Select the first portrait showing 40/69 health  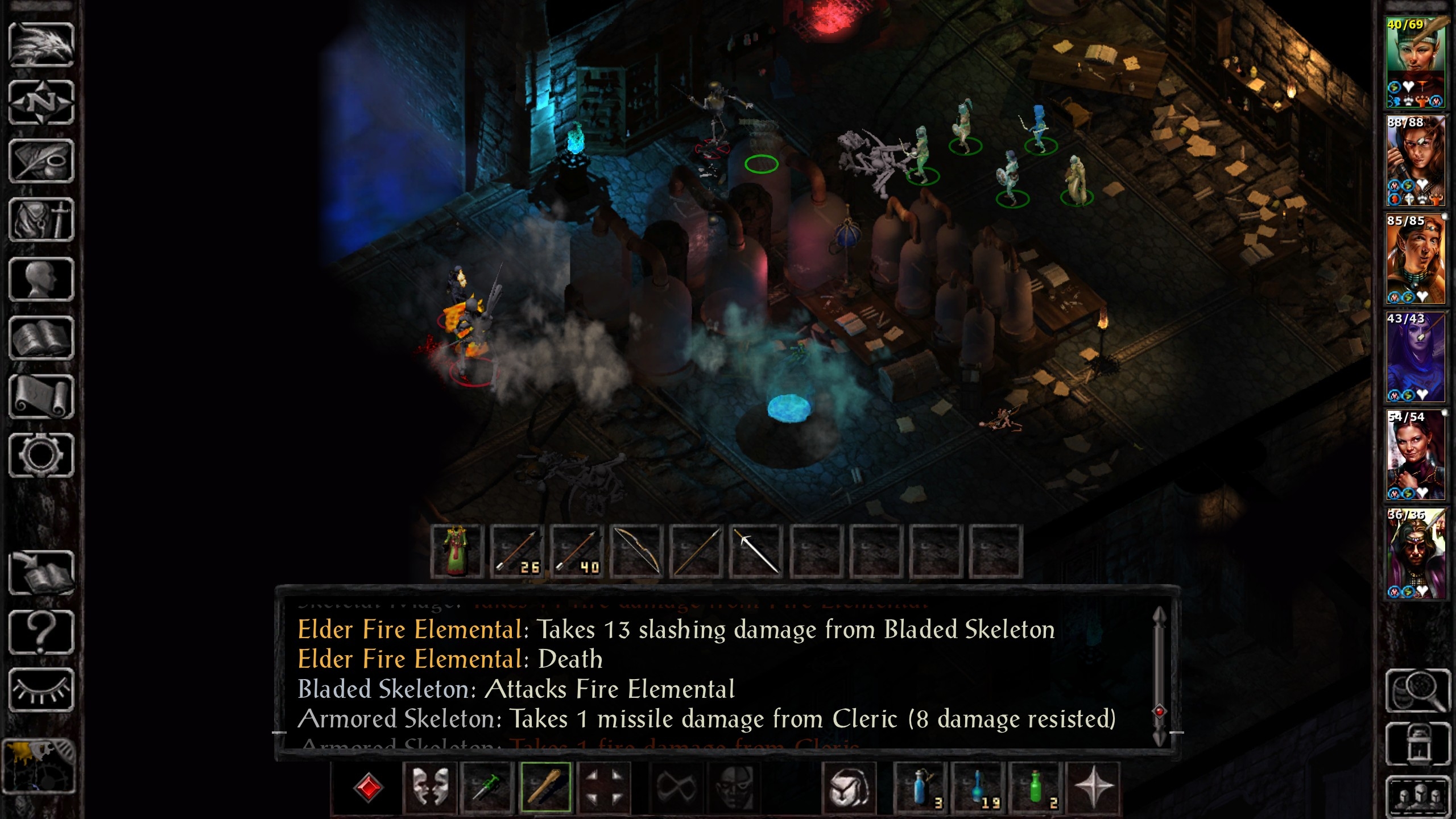[x=1416, y=63]
